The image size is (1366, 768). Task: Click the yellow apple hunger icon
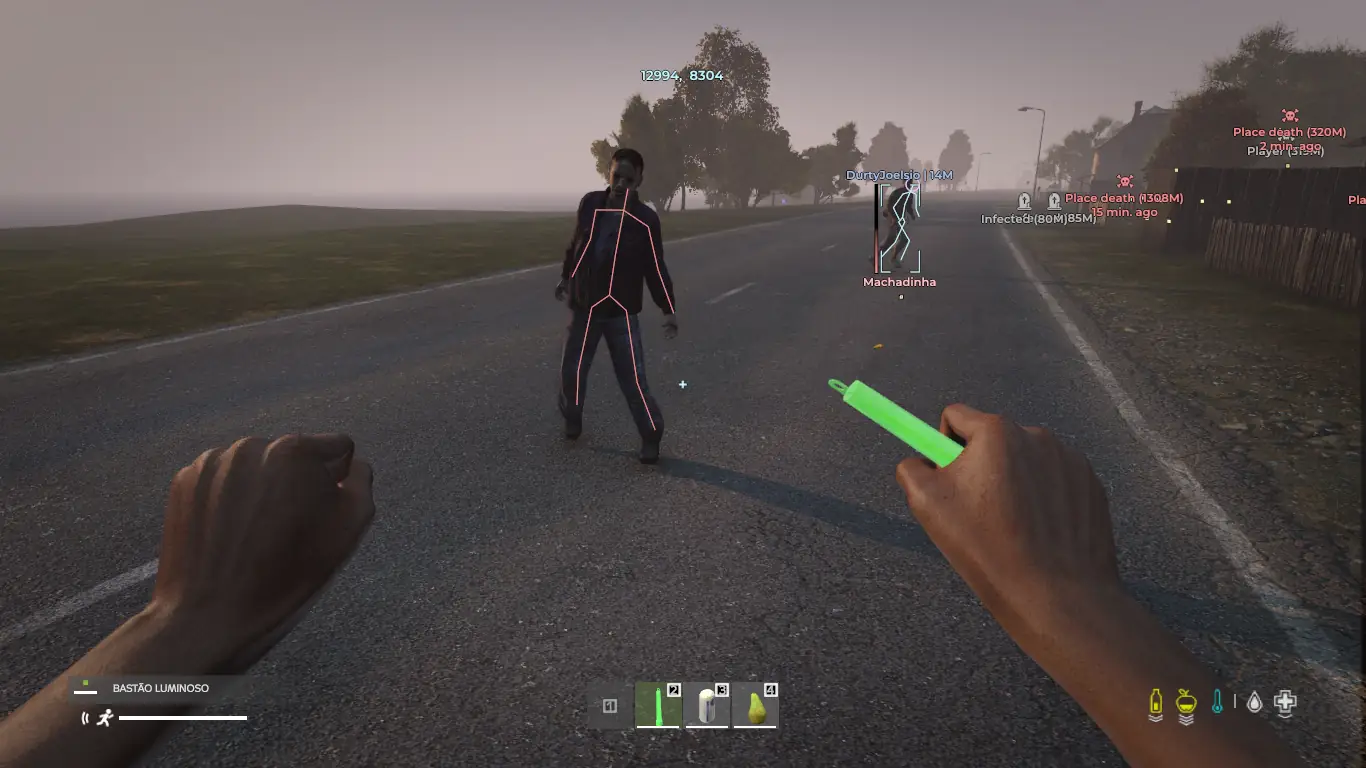(x=1186, y=703)
